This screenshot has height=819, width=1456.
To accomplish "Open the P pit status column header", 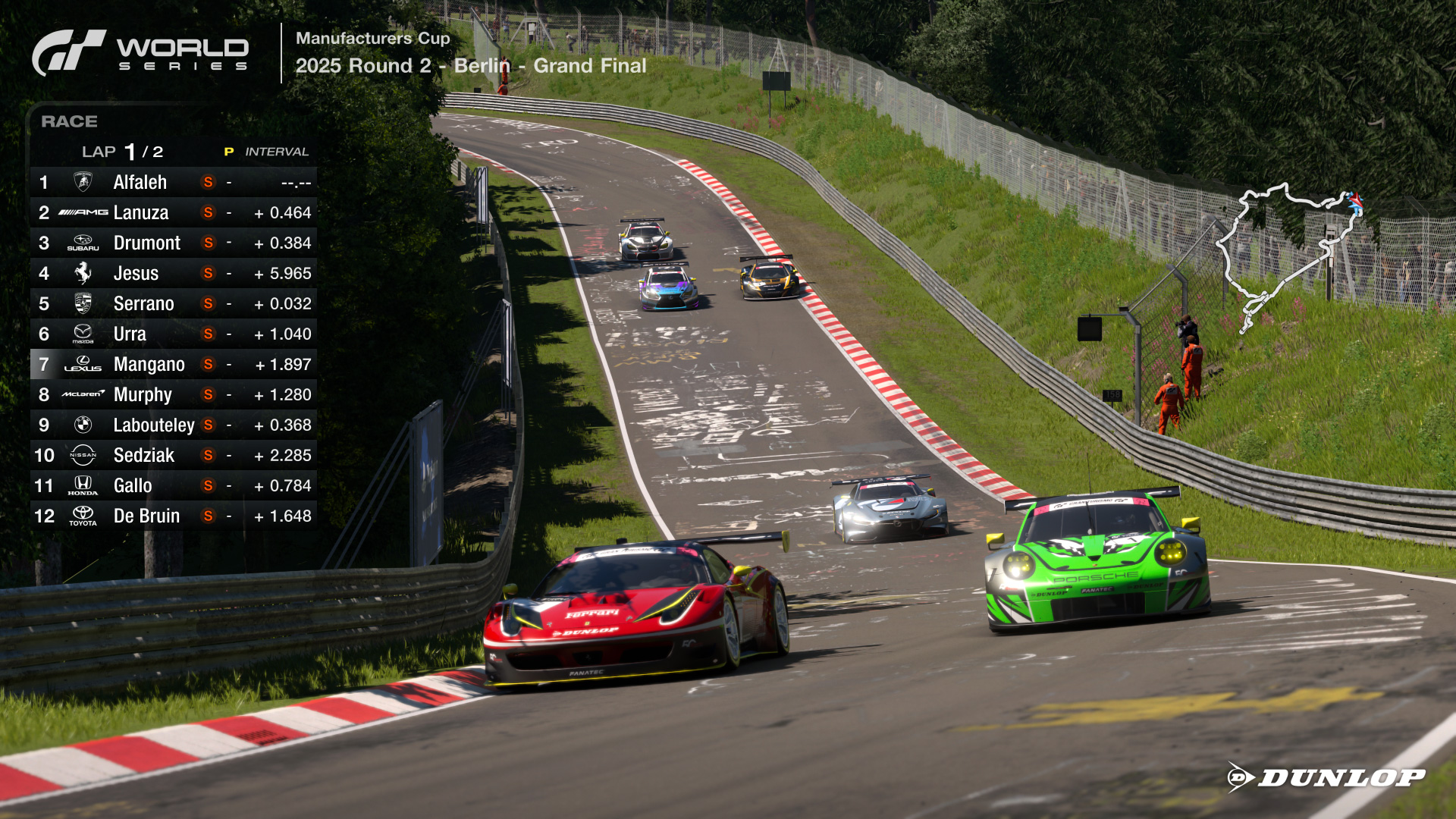I will [228, 151].
